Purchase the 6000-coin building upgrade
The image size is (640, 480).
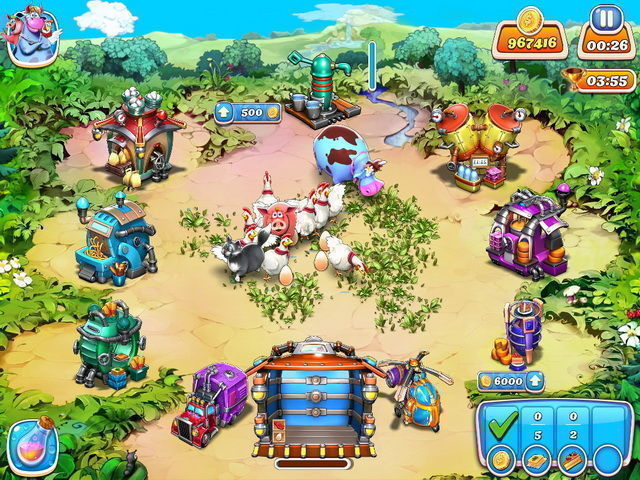(x=510, y=381)
